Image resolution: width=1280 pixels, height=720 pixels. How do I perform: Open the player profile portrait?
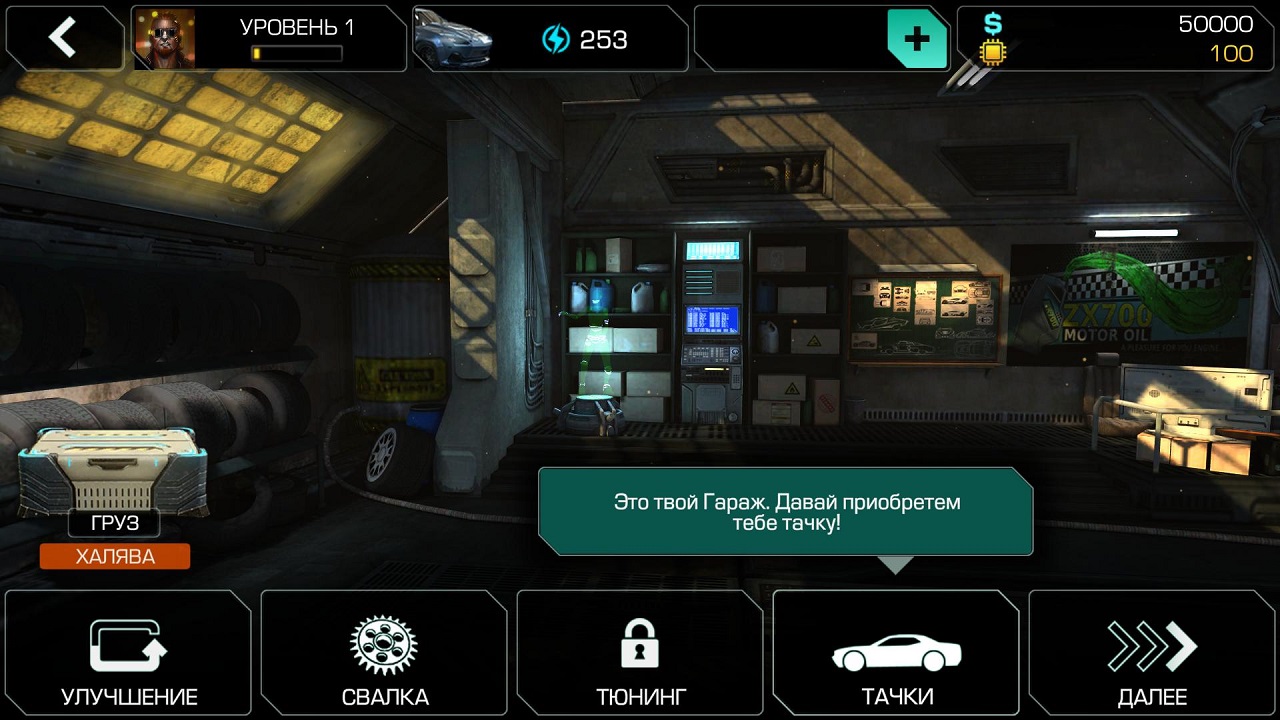click(165, 39)
